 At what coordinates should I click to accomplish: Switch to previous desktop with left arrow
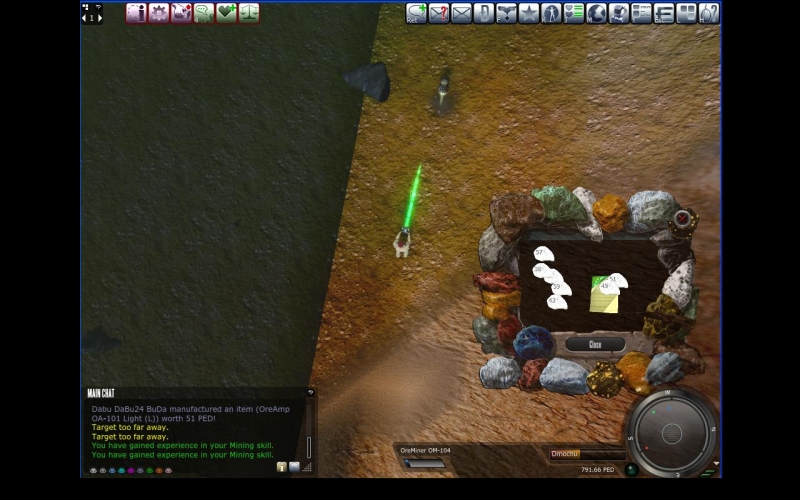(x=85, y=18)
